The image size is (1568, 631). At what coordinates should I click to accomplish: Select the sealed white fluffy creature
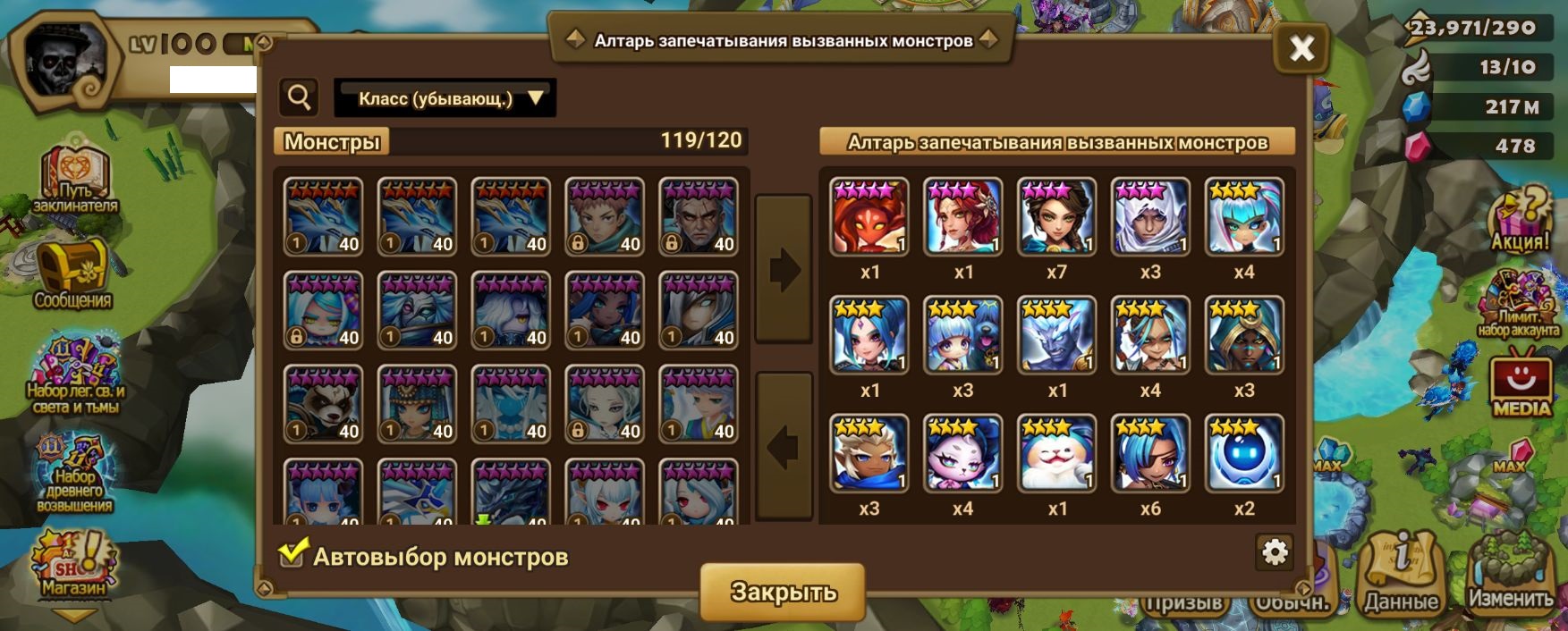click(x=1056, y=453)
